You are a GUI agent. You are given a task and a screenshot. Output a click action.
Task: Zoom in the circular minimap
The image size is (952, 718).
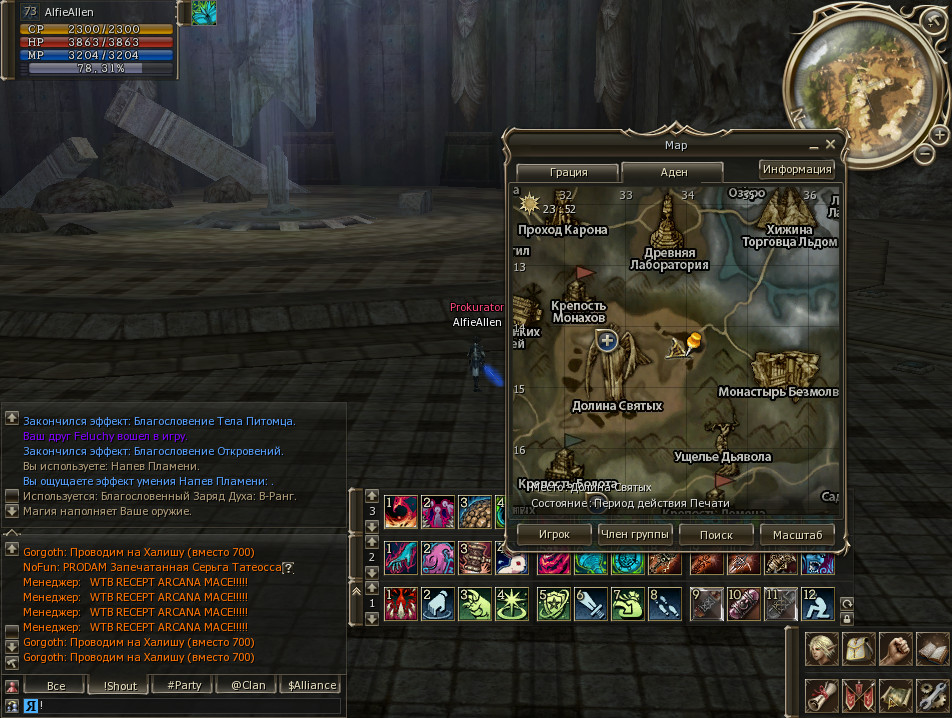pos(939,134)
